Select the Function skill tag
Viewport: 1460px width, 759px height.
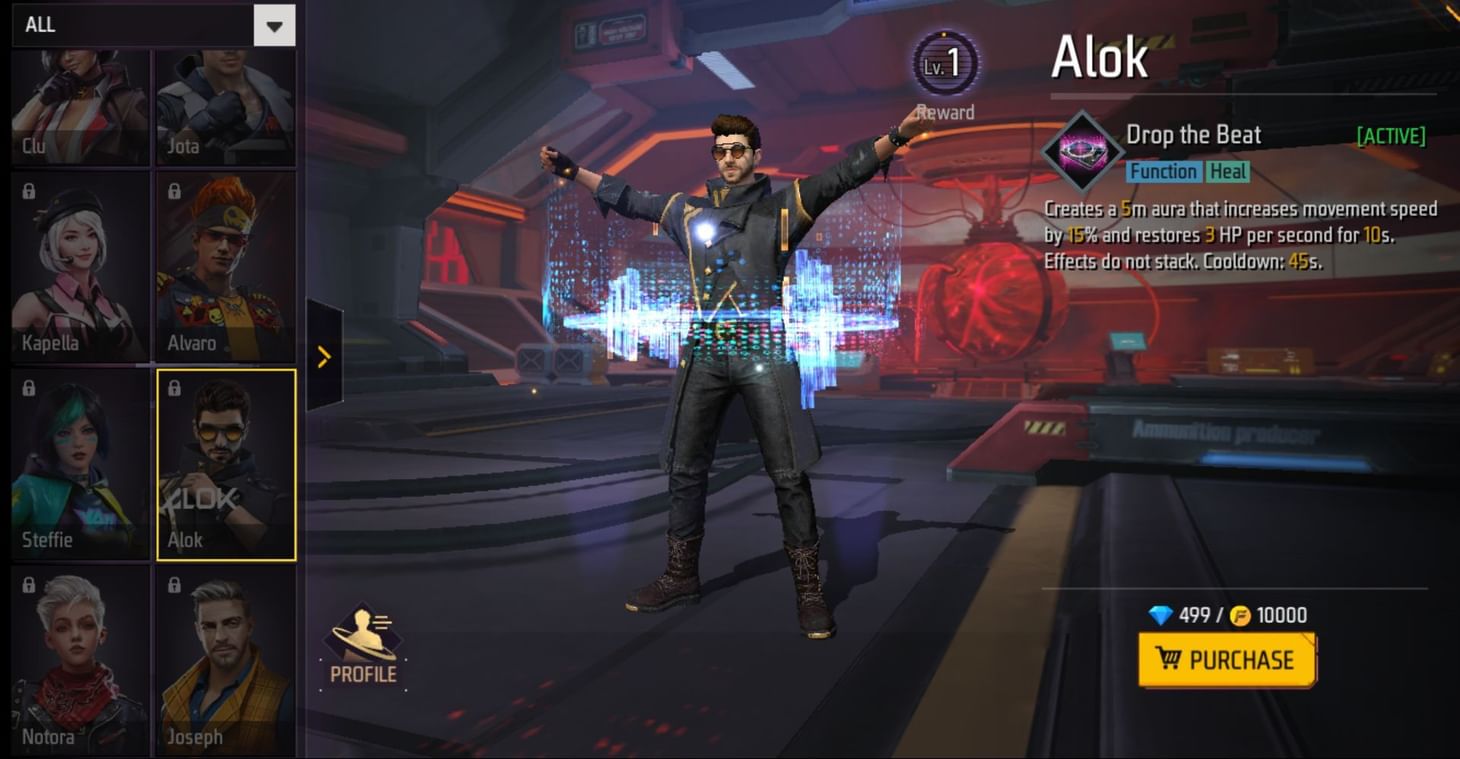coord(1166,171)
